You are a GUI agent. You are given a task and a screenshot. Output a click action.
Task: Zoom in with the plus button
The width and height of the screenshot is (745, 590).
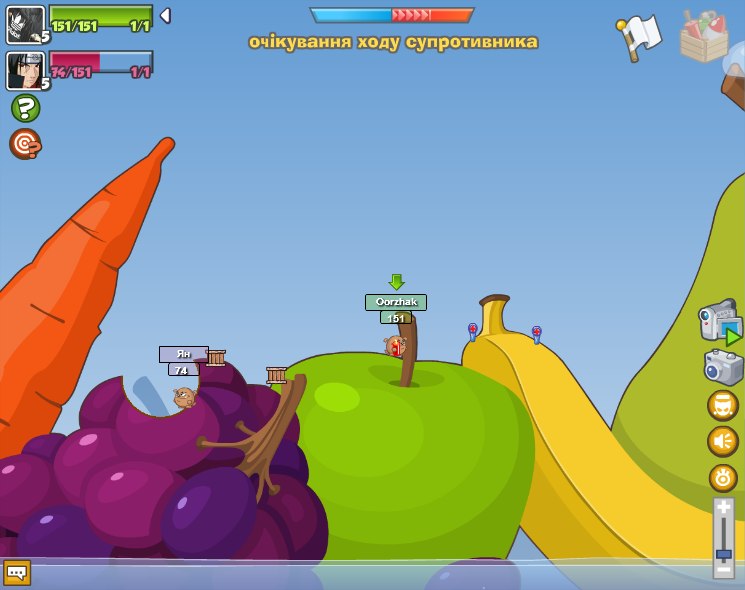[x=723, y=508]
